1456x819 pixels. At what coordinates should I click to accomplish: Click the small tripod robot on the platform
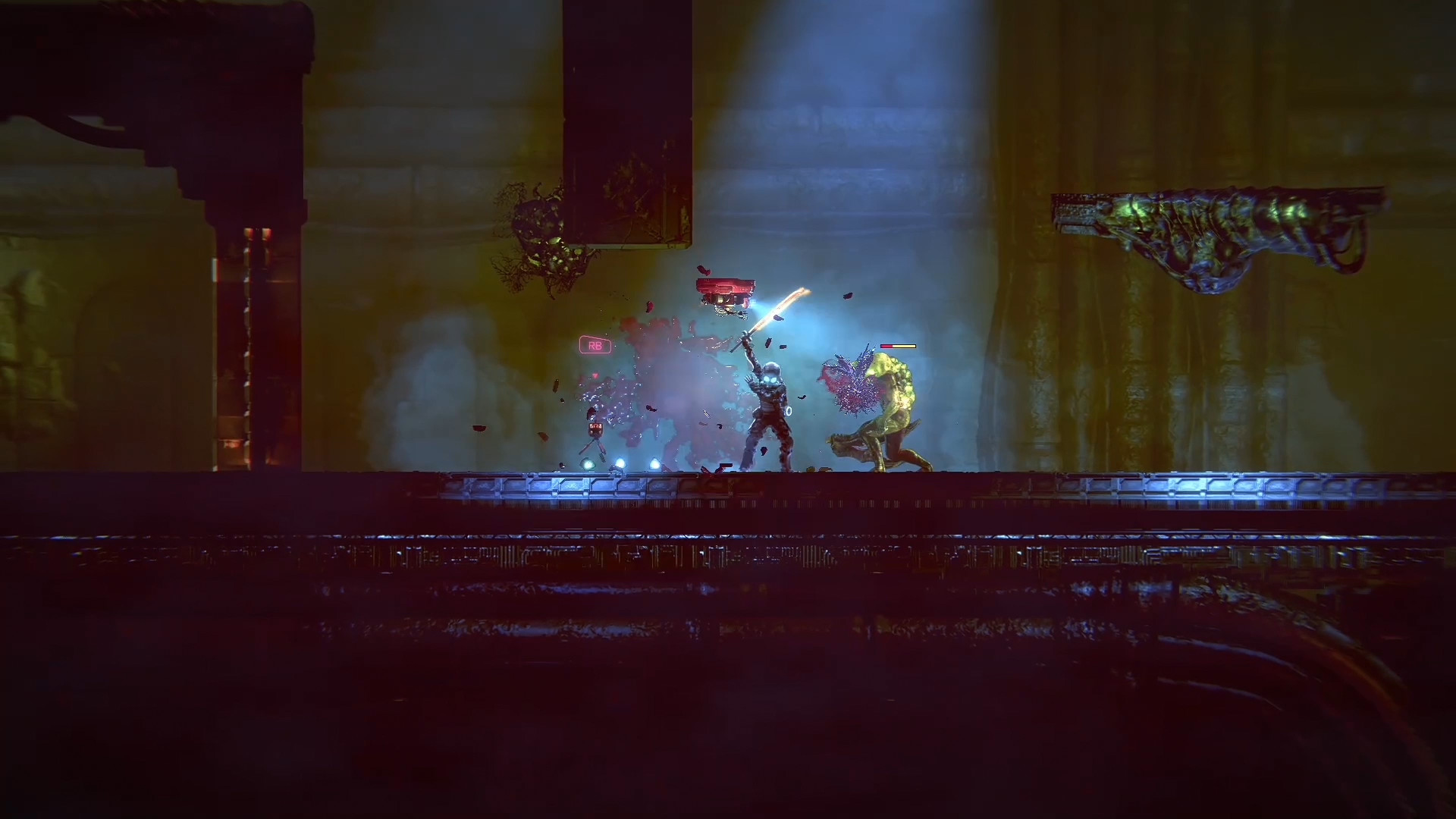point(595,431)
